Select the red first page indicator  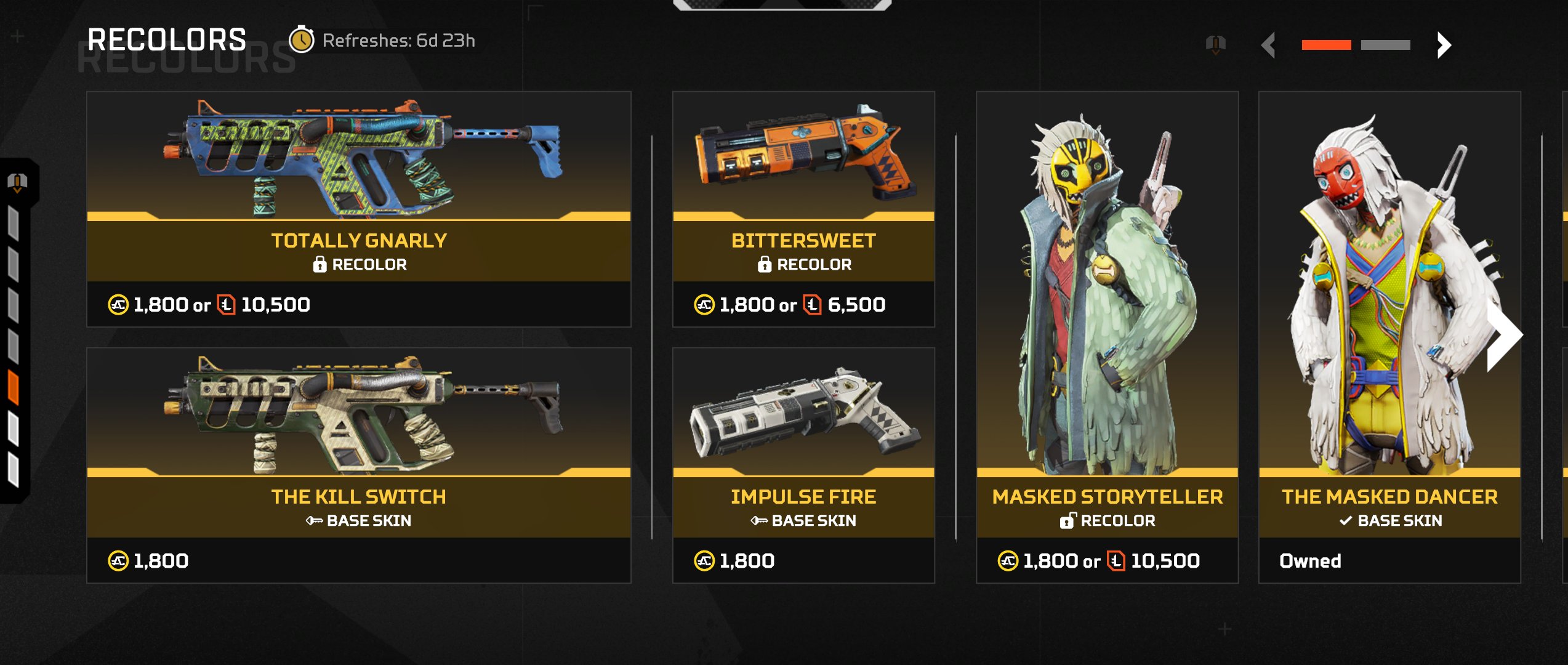[x=1326, y=45]
